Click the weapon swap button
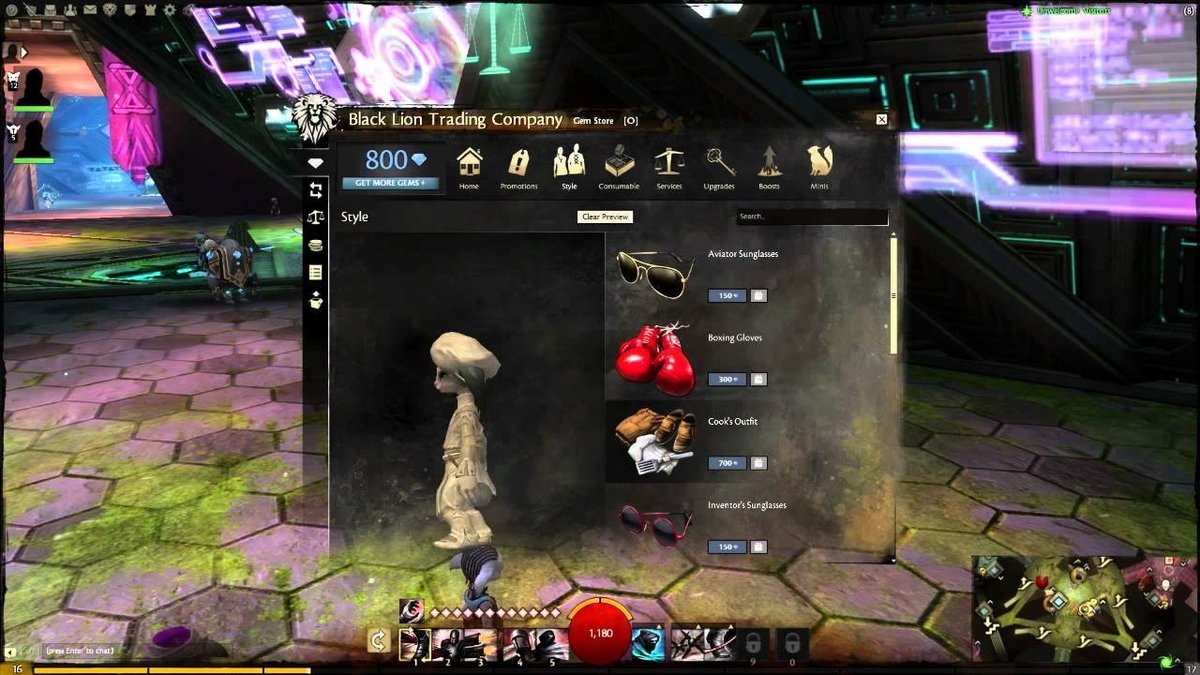The width and height of the screenshot is (1200, 675). click(x=378, y=641)
